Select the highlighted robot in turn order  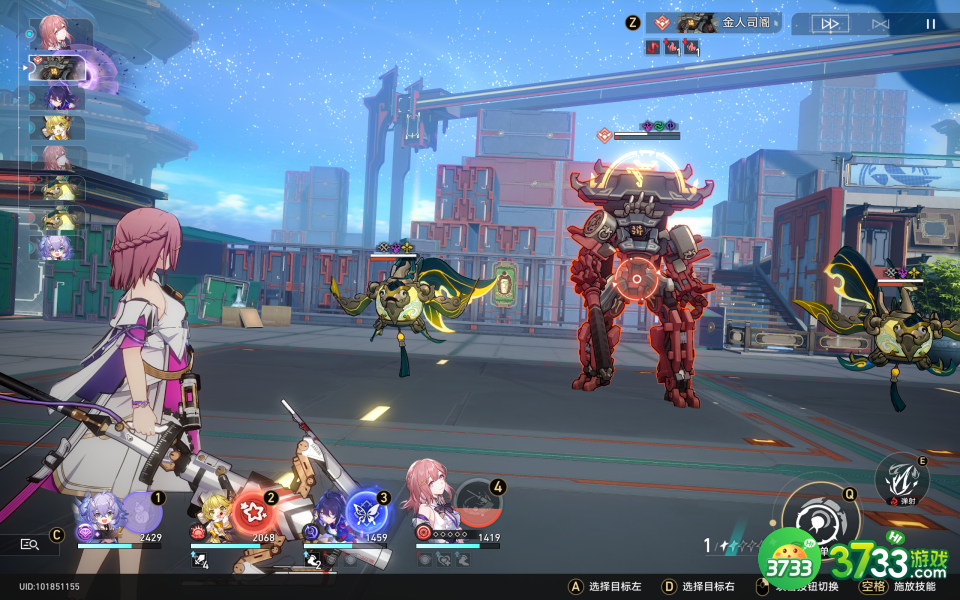[x=57, y=67]
